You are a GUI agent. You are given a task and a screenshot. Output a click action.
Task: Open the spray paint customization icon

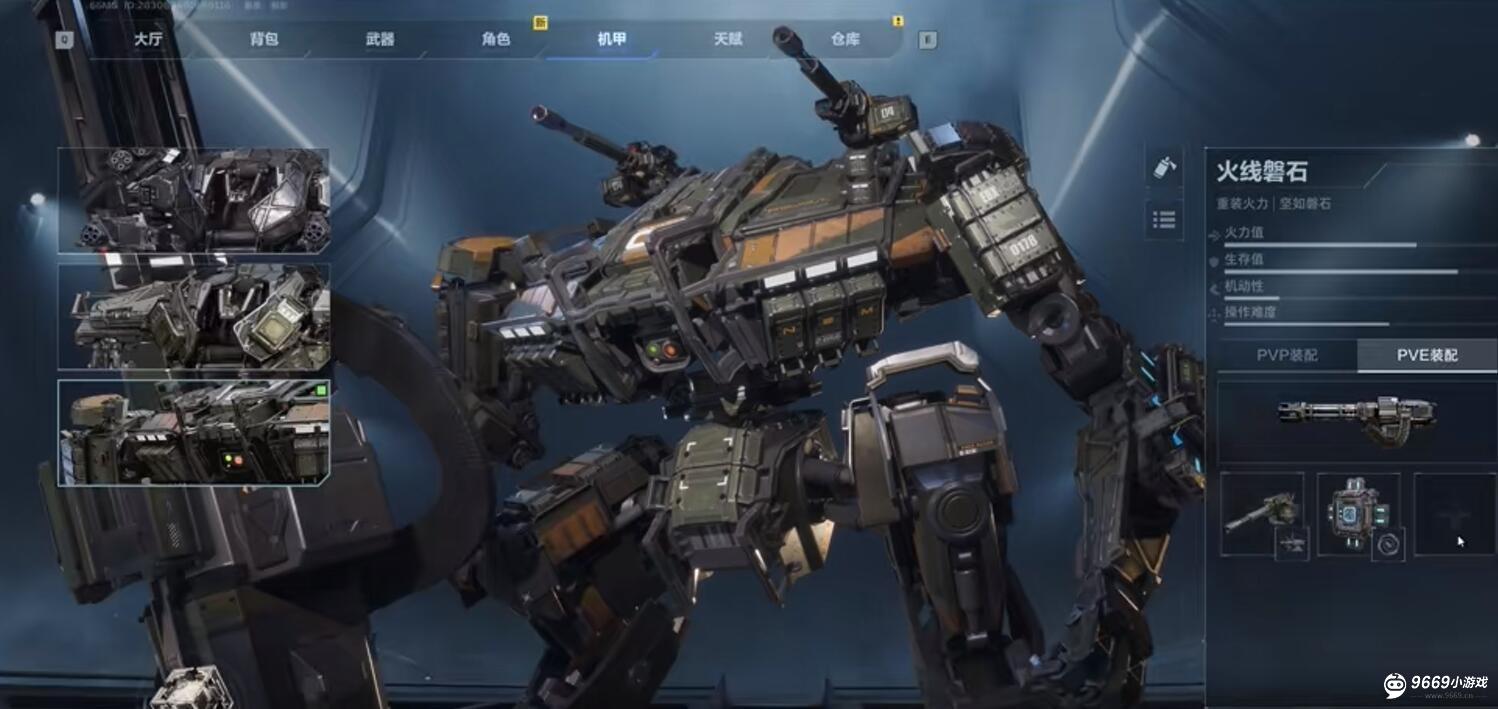(1164, 167)
